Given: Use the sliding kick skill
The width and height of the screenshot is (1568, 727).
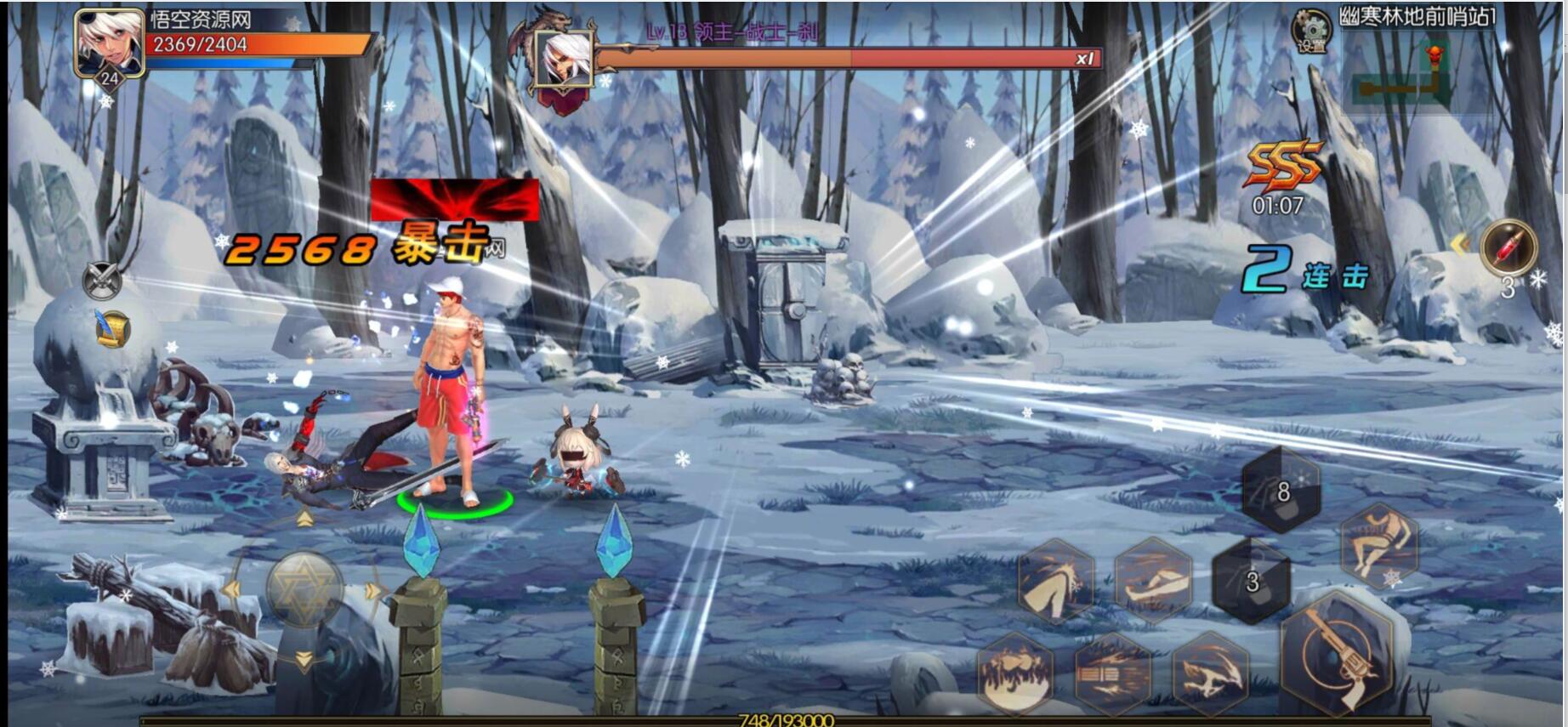Looking at the screenshot, I should pos(1152,580).
